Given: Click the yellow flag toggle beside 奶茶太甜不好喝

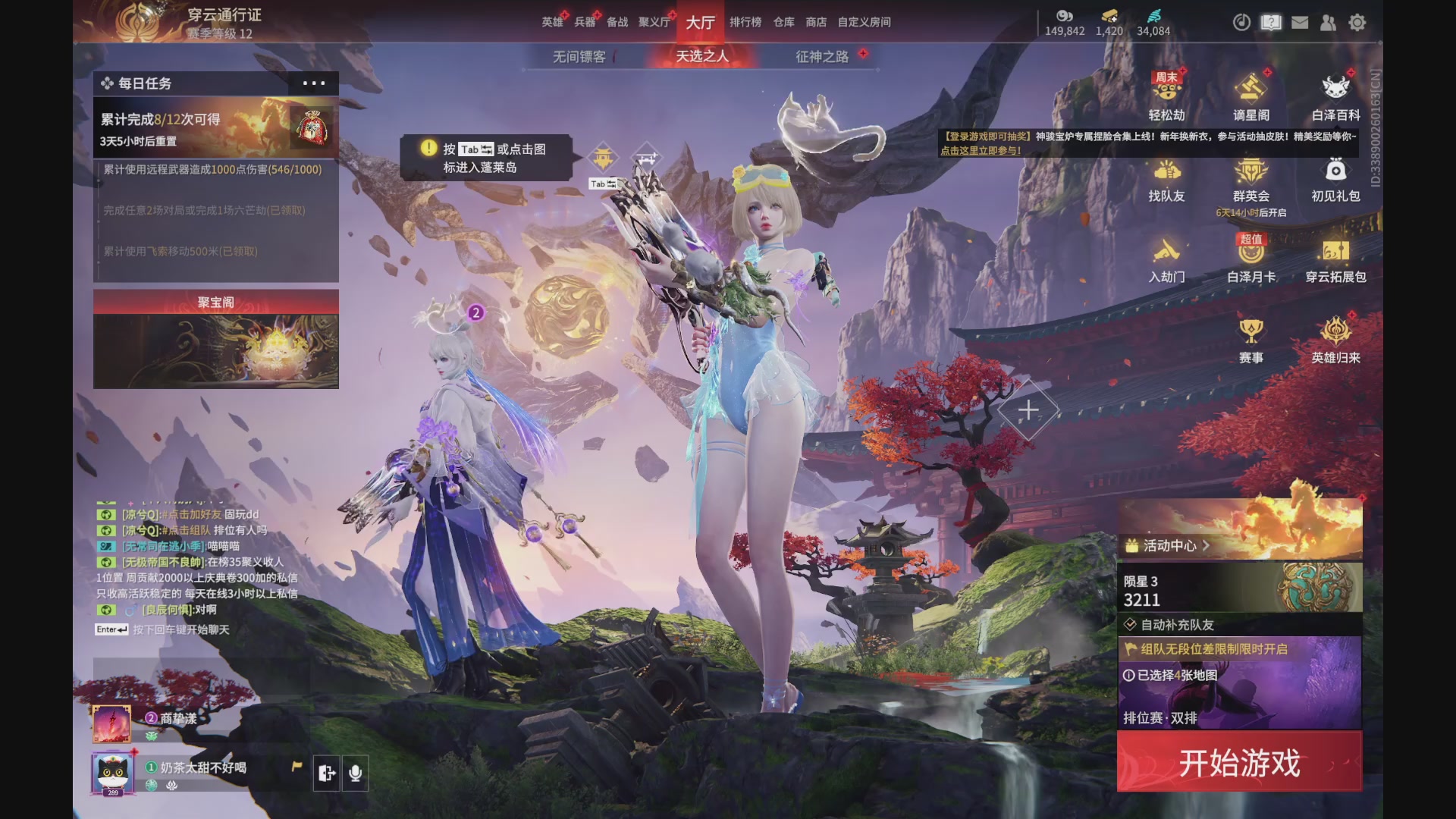Looking at the screenshot, I should click(x=297, y=767).
